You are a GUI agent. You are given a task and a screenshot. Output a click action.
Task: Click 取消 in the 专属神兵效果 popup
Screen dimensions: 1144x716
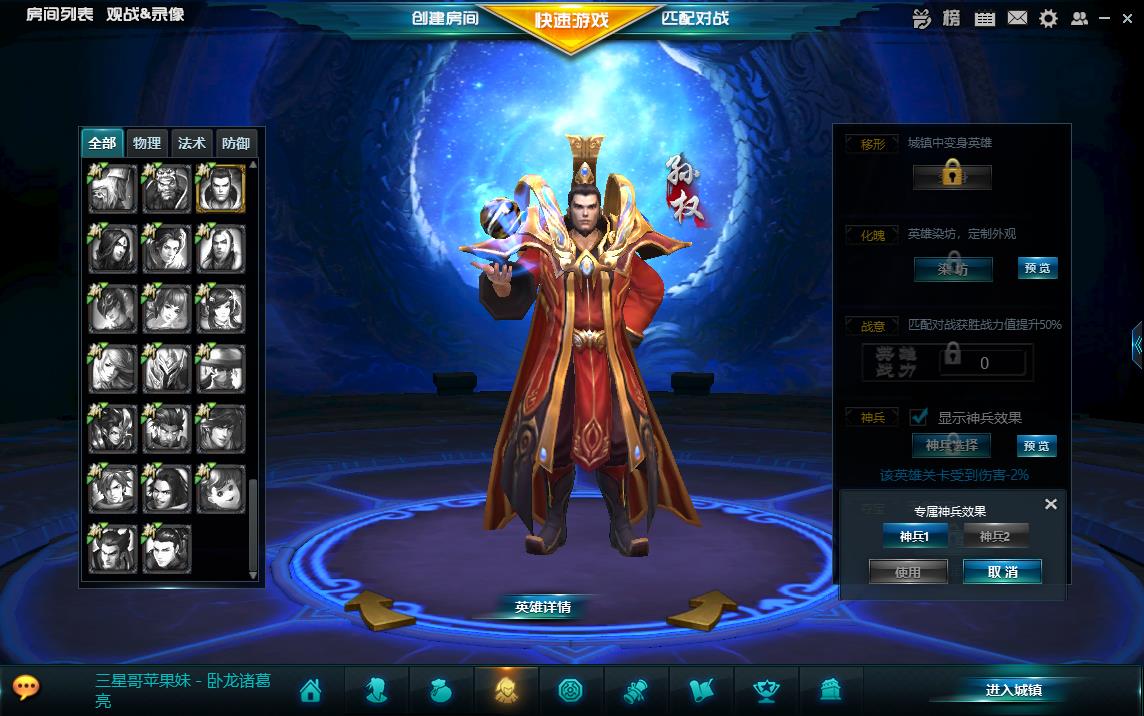(1002, 572)
